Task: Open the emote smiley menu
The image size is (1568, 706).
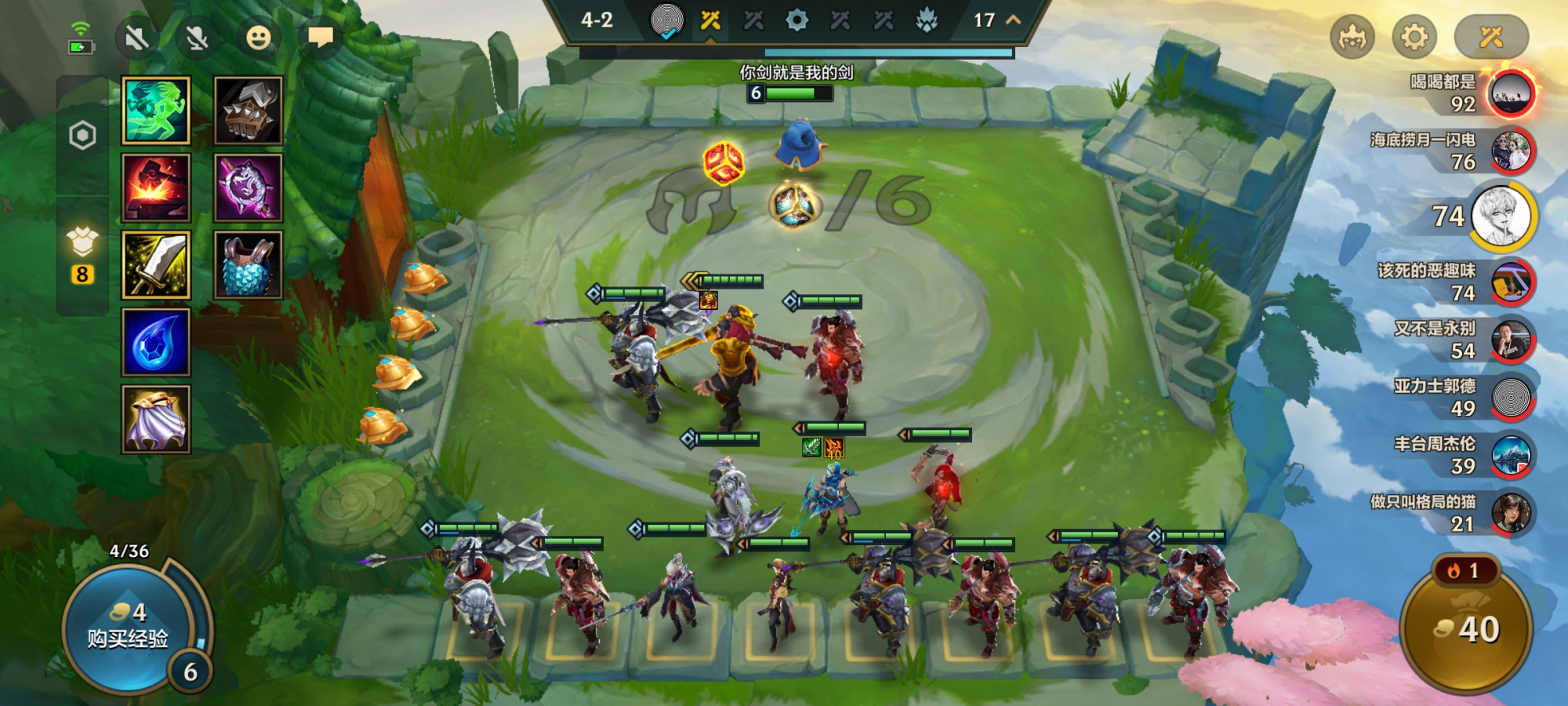Action: click(x=258, y=38)
